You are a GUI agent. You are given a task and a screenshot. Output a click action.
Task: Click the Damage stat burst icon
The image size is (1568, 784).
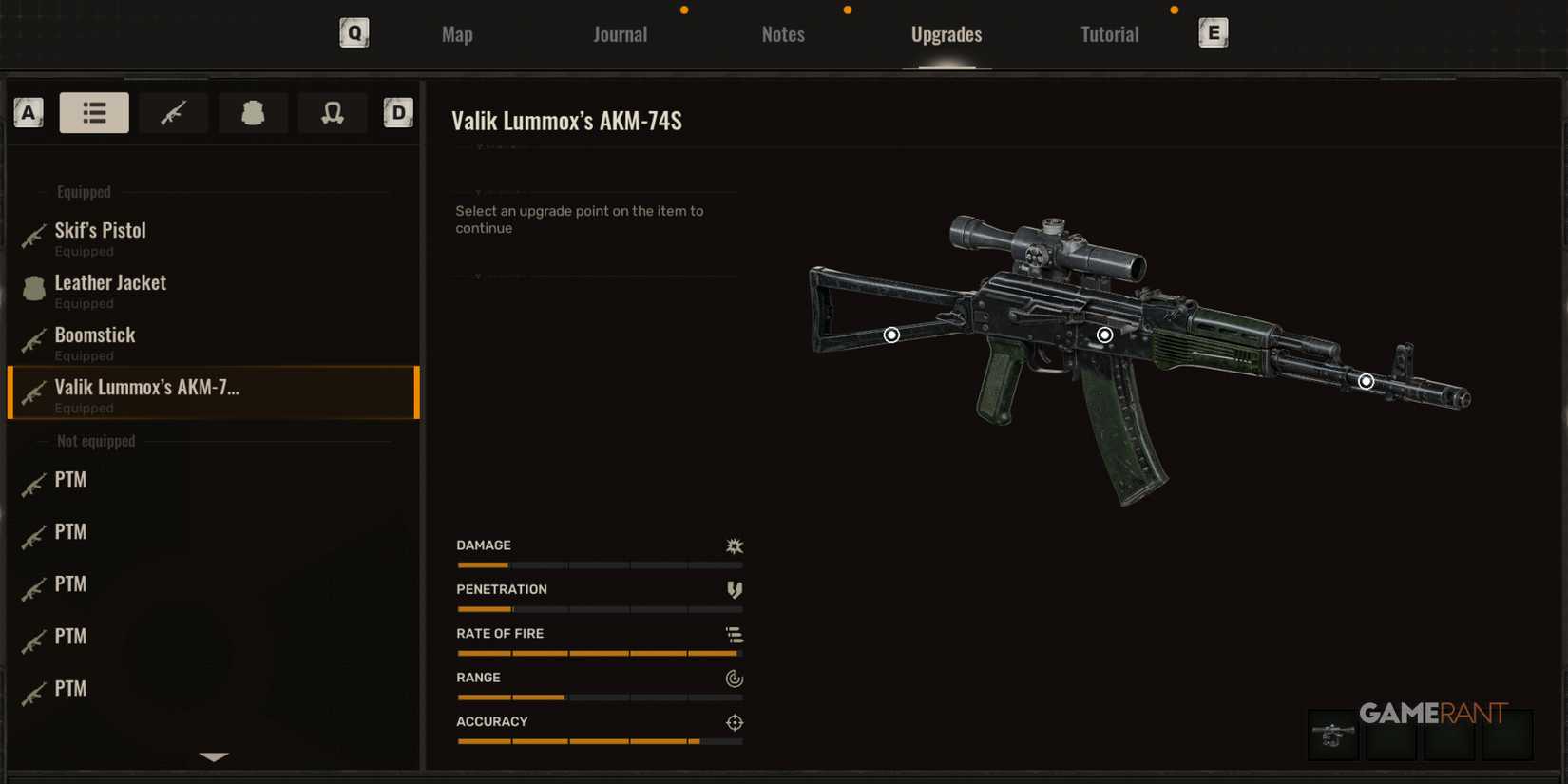coord(733,545)
